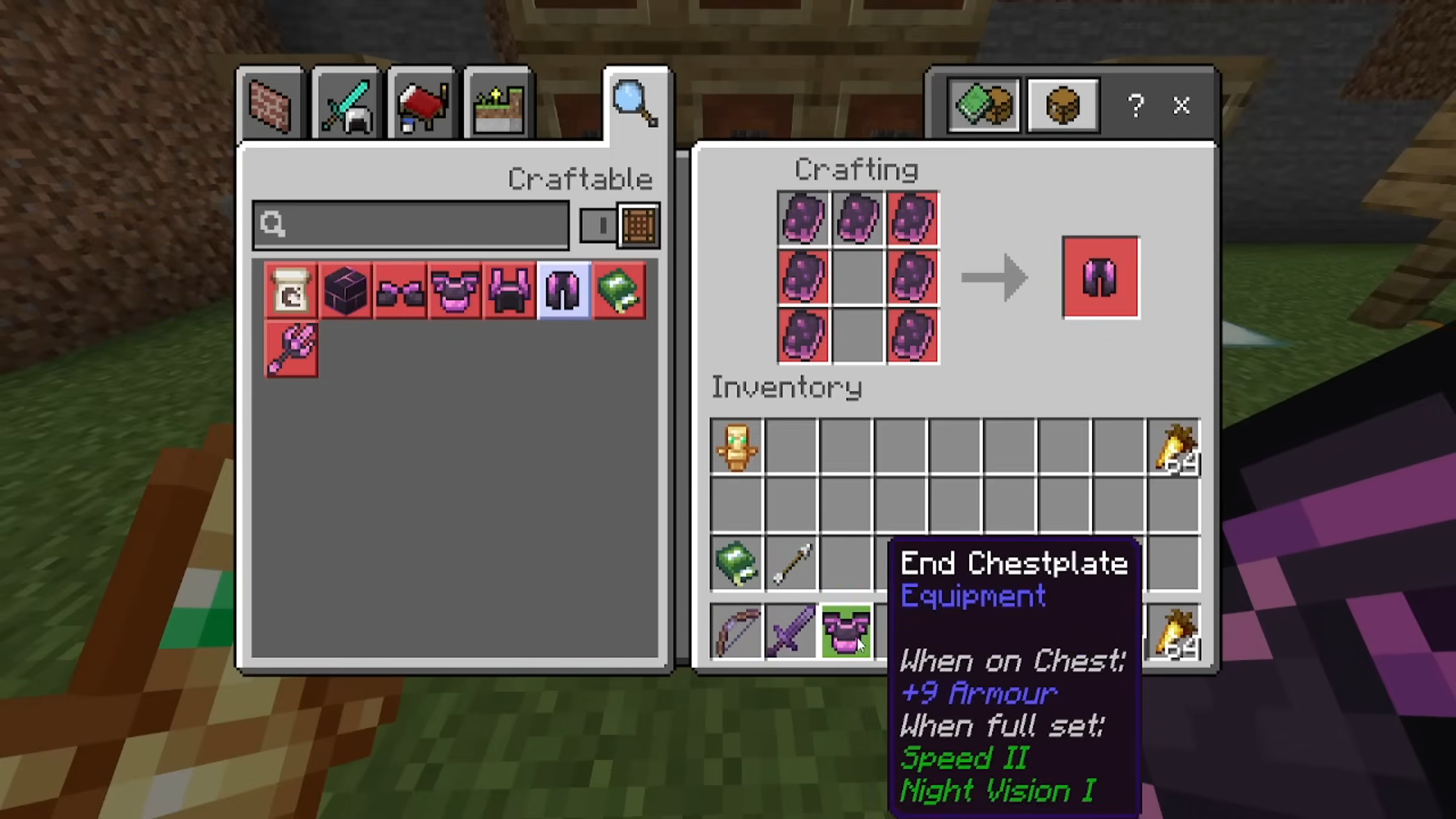
Task: Open the Construction tab with brick icon
Action: (x=270, y=105)
